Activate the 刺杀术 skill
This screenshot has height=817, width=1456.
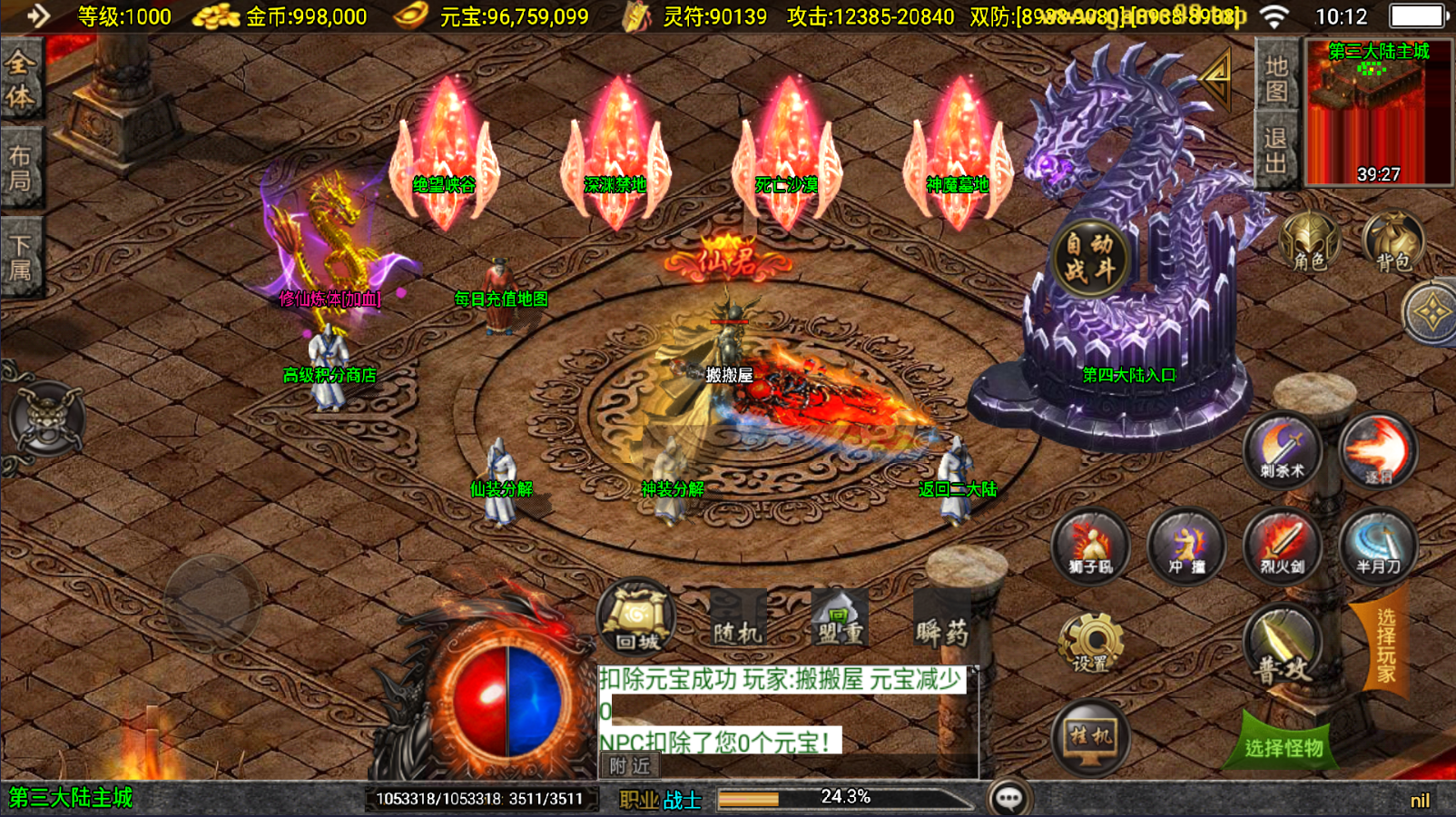[1282, 451]
